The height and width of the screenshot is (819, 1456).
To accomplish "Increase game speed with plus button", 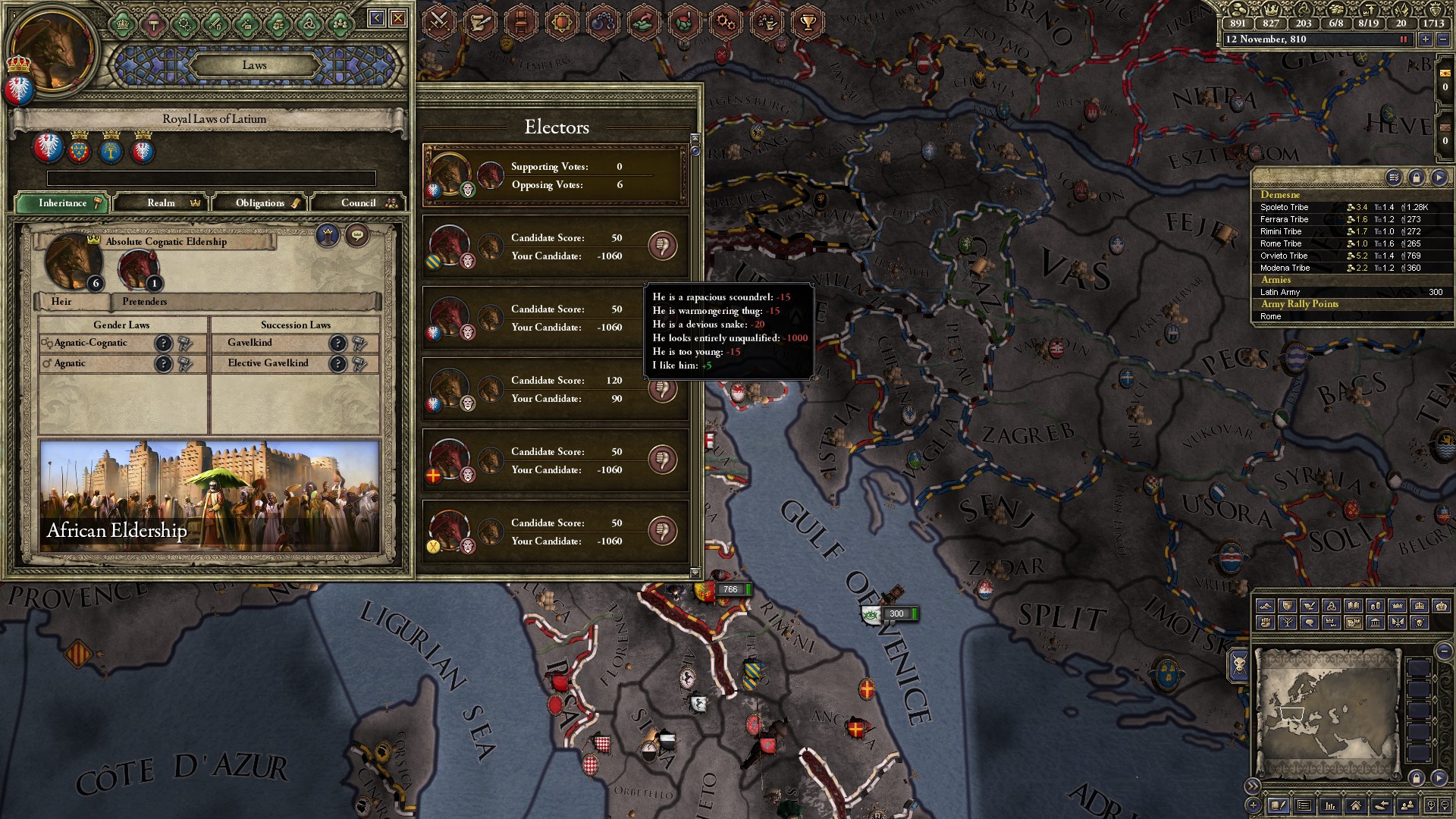I will pyautogui.click(x=1426, y=39).
